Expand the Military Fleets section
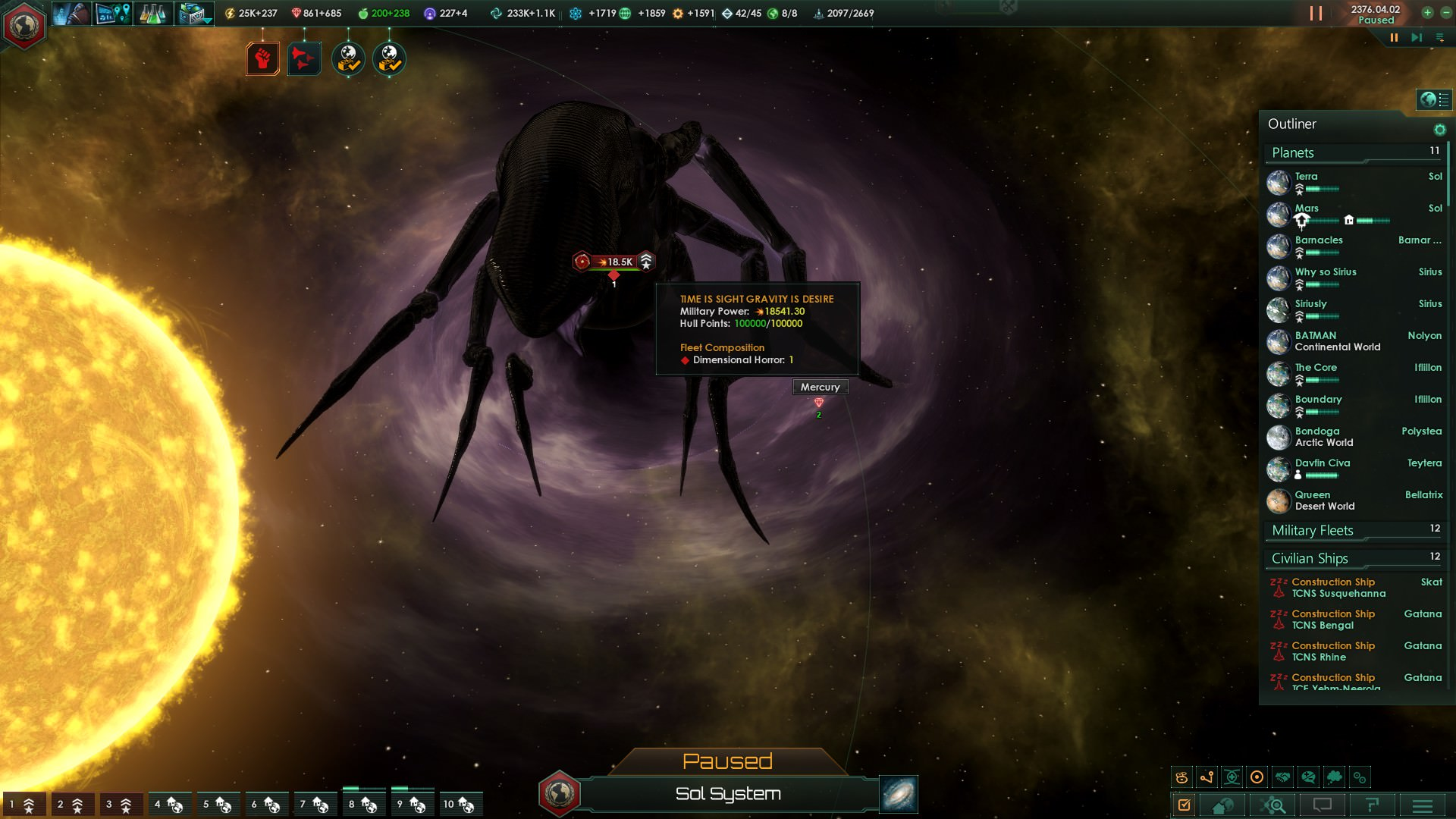Image resolution: width=1456 pixels, height=819 pixels. [1313, 531]
